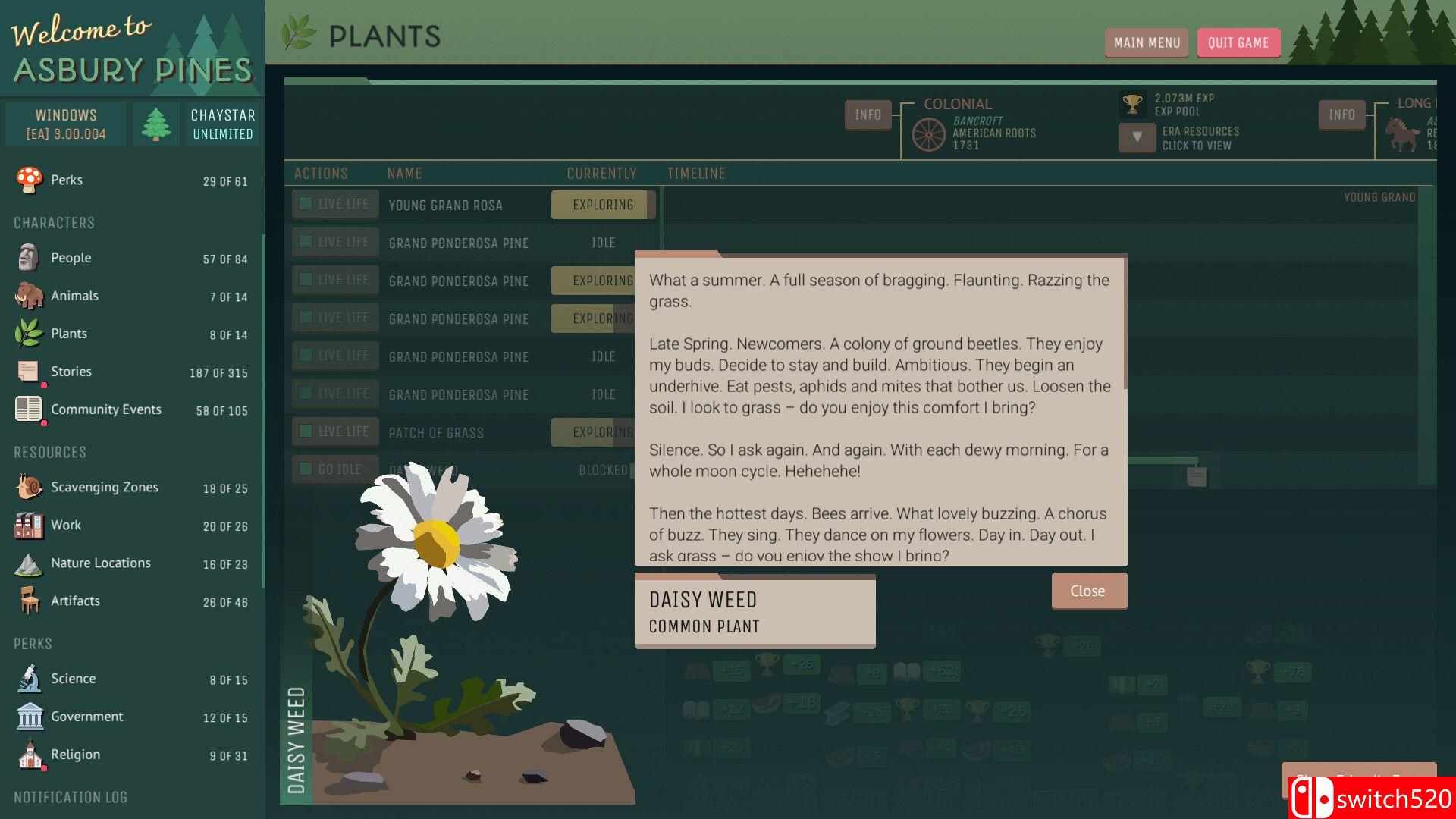The image size is (1456, 819).
Task: Open Plants using the leaf icon
Action: [x=29, y=333]
